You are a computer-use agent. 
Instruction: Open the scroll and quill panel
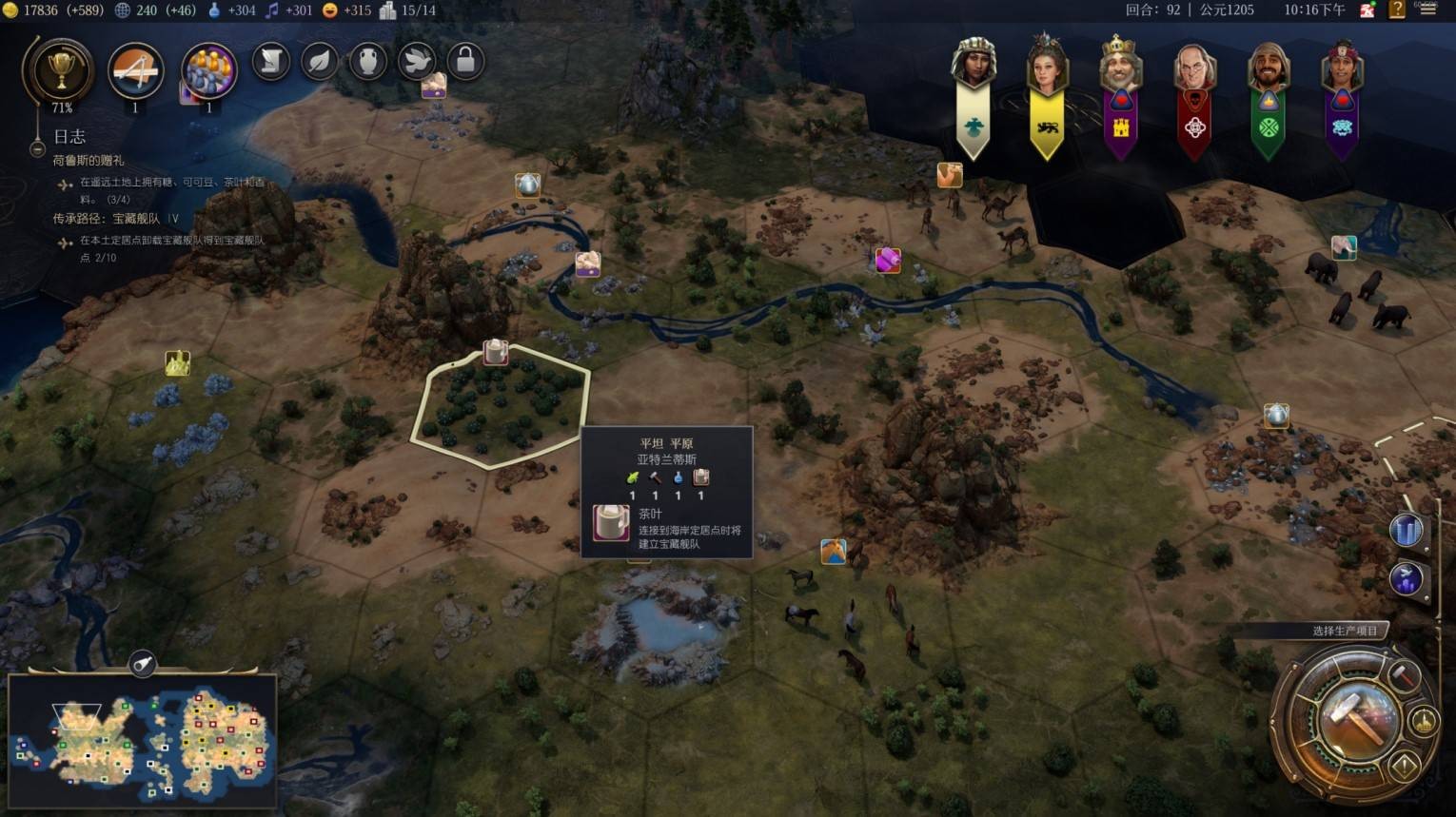[x=271, y=62]
